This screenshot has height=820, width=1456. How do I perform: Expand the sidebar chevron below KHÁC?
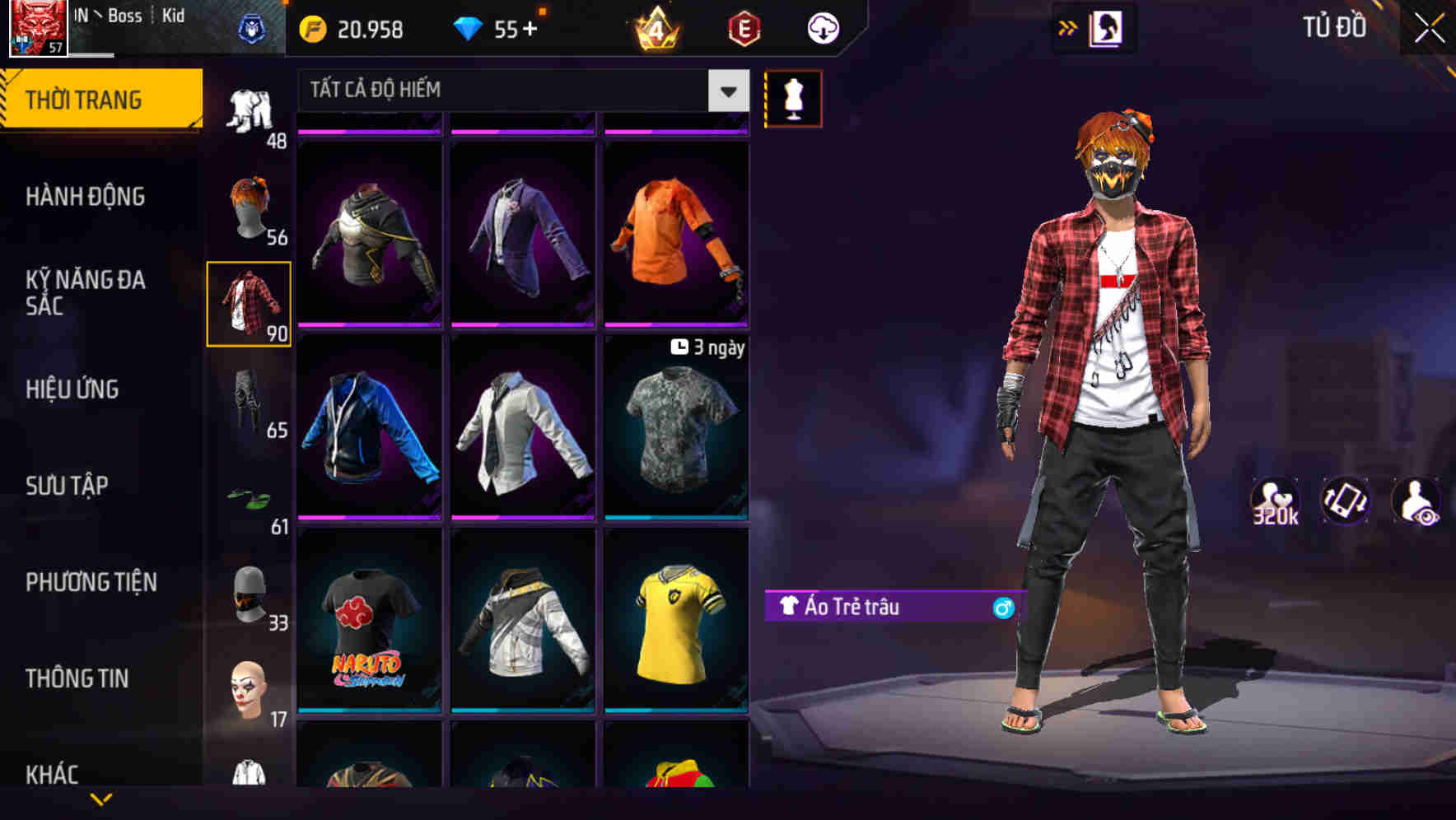point(101,799)
